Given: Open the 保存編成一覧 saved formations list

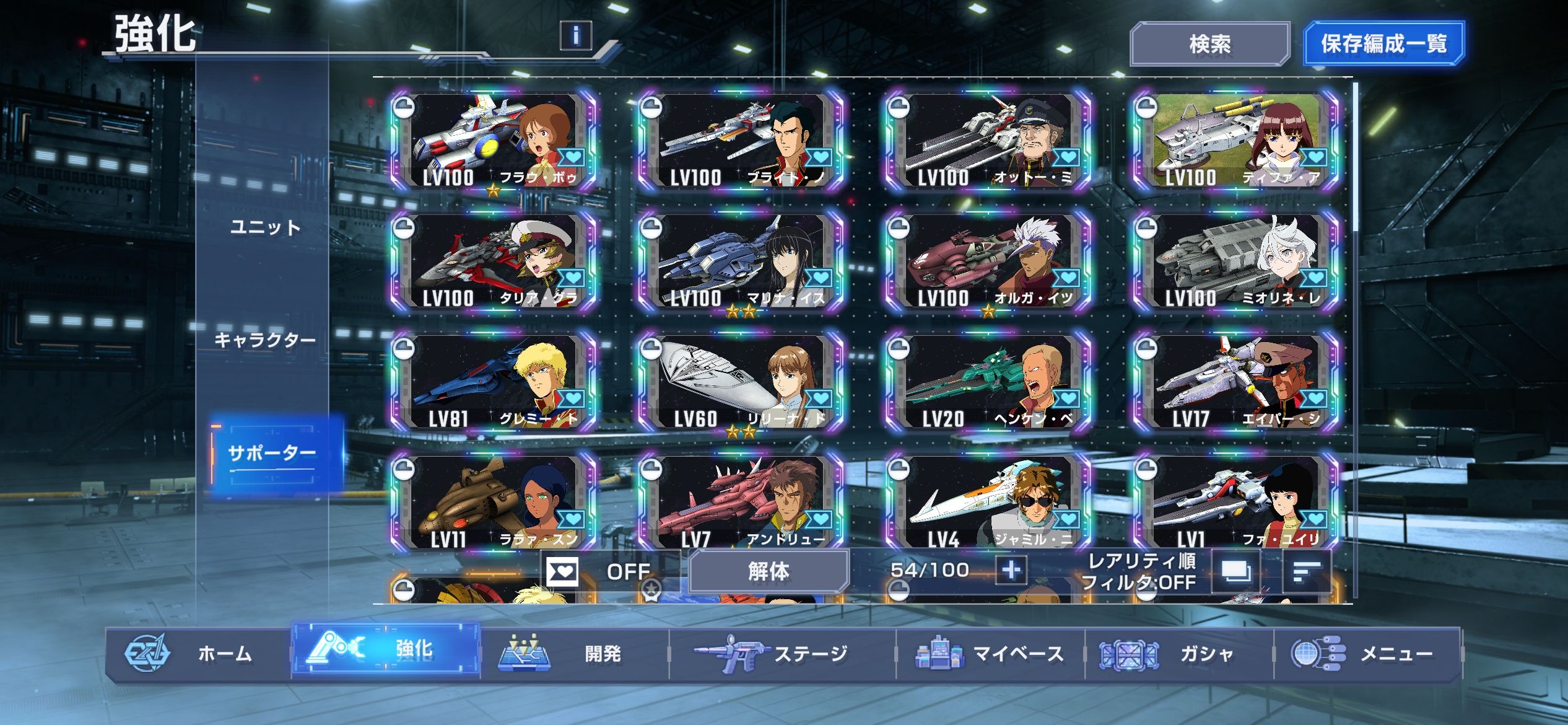Looking at the screenshot, I should pos(1383,44).
